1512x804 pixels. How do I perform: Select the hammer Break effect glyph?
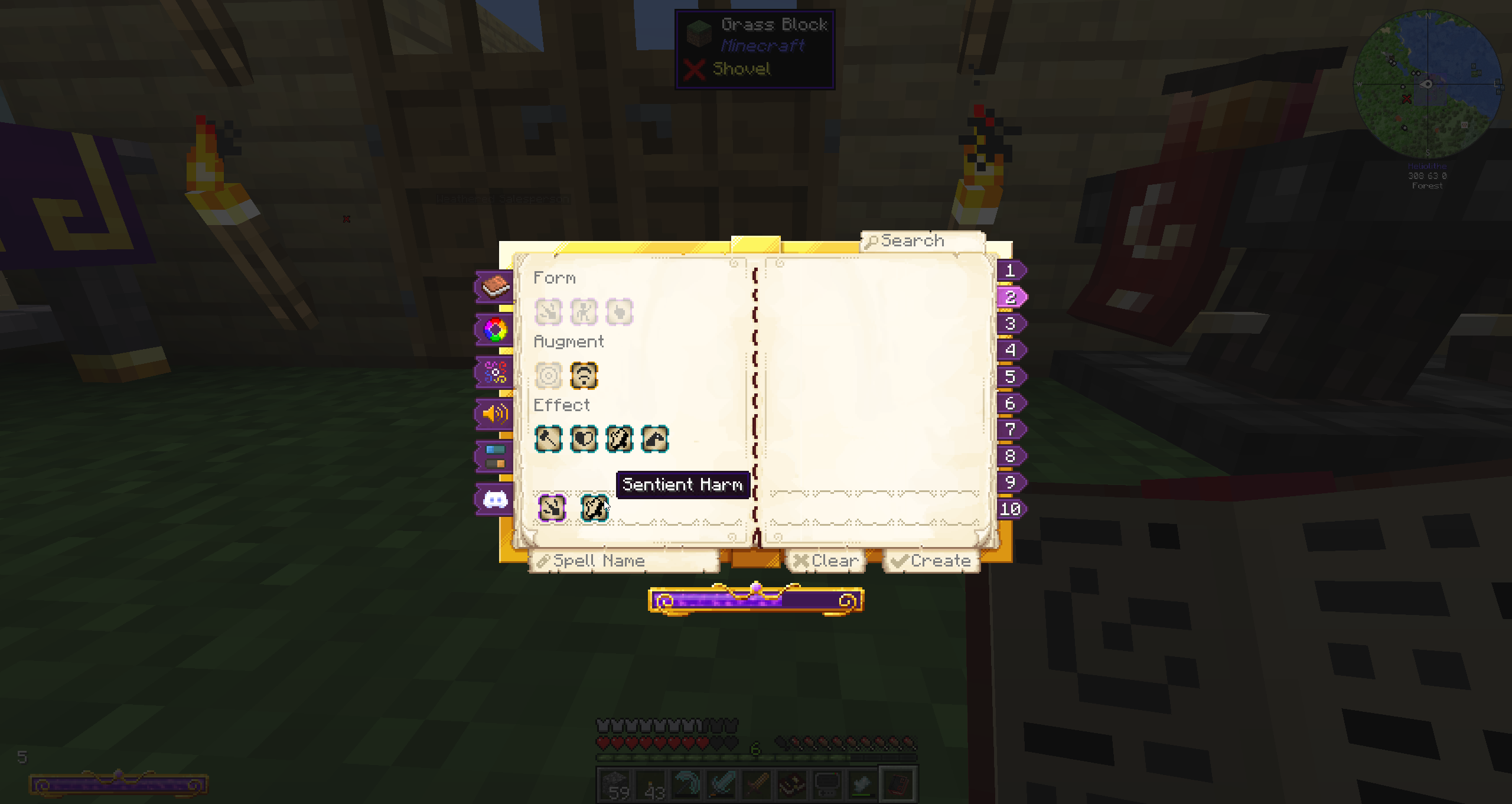[x=548, y=438]
